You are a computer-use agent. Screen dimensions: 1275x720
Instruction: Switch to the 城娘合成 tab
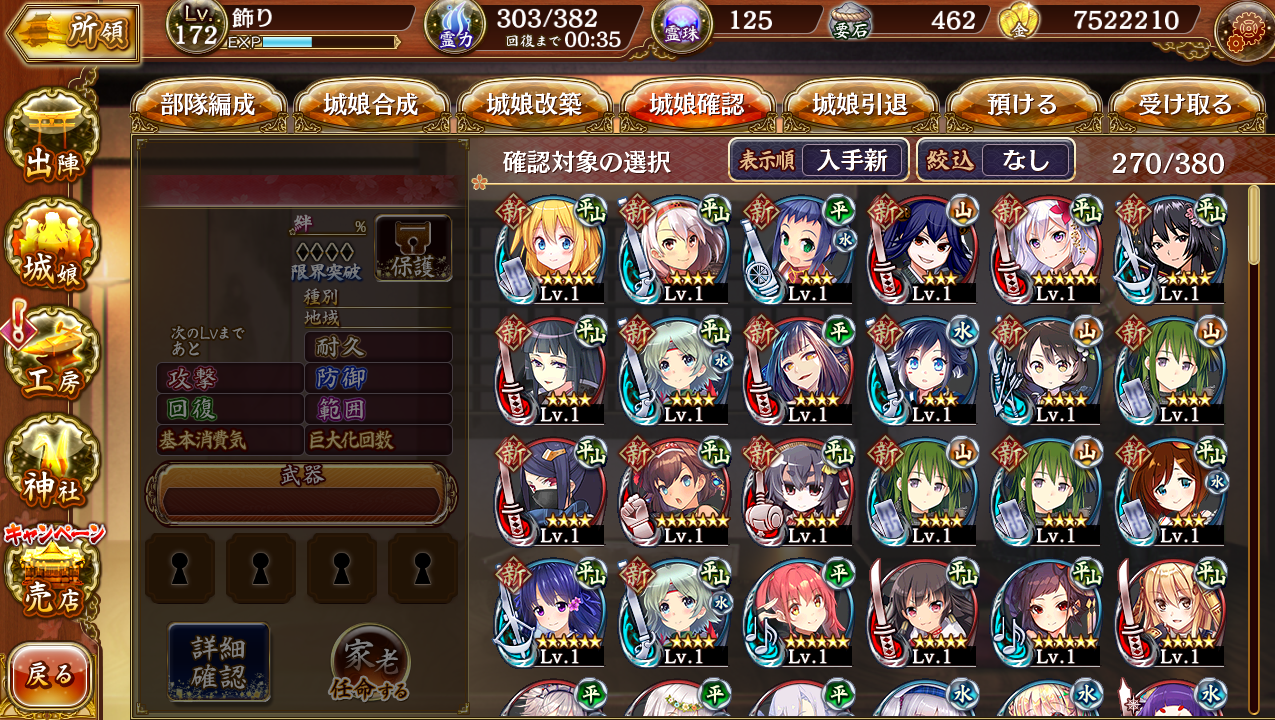(x=371, y=105)
